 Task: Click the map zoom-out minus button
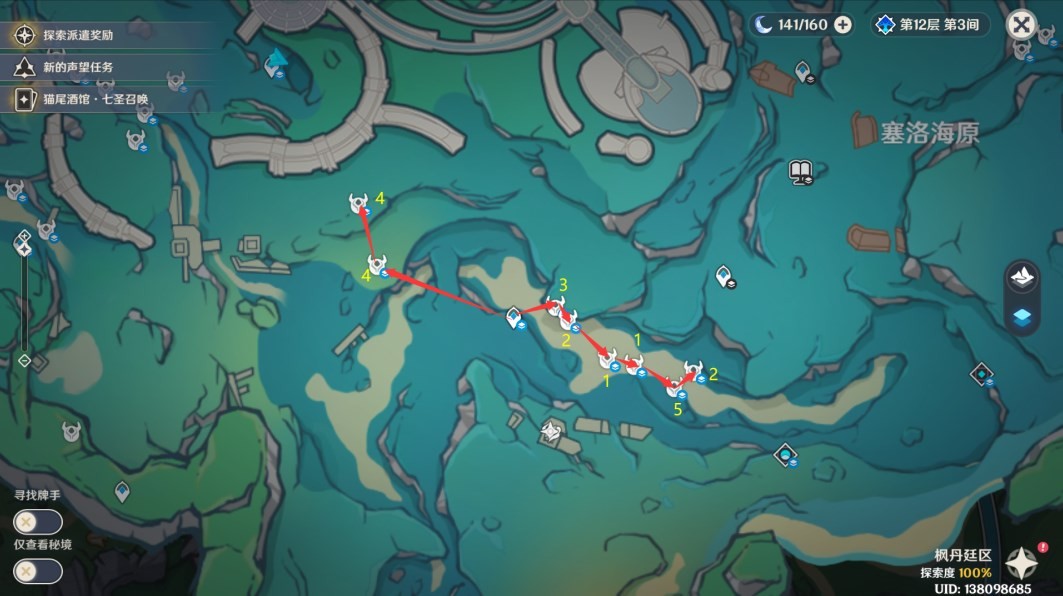coord(25,361)
